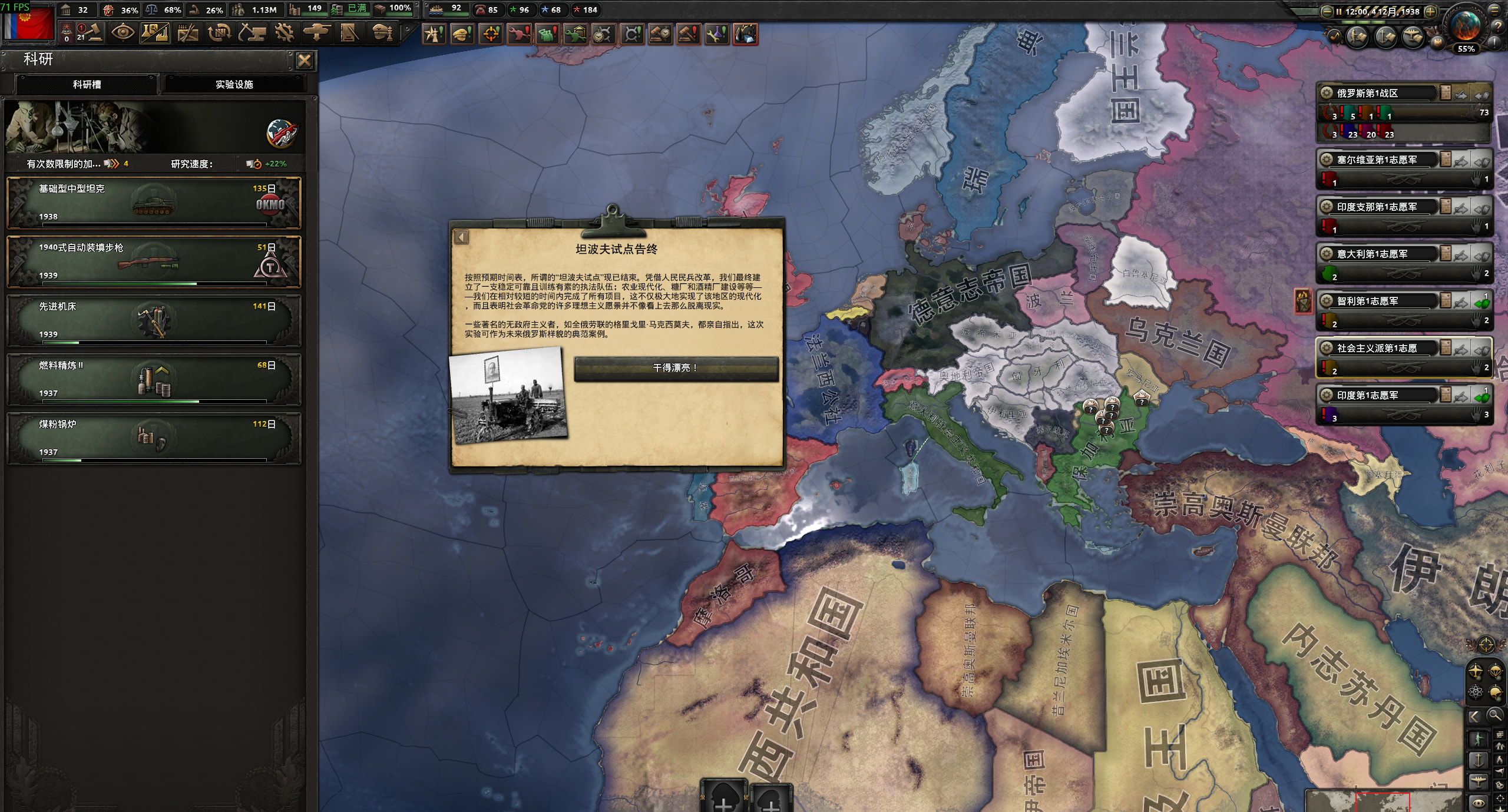Open the gear-shaped production menu
Screen dimensions: 1508x812
tap(285, 33)
